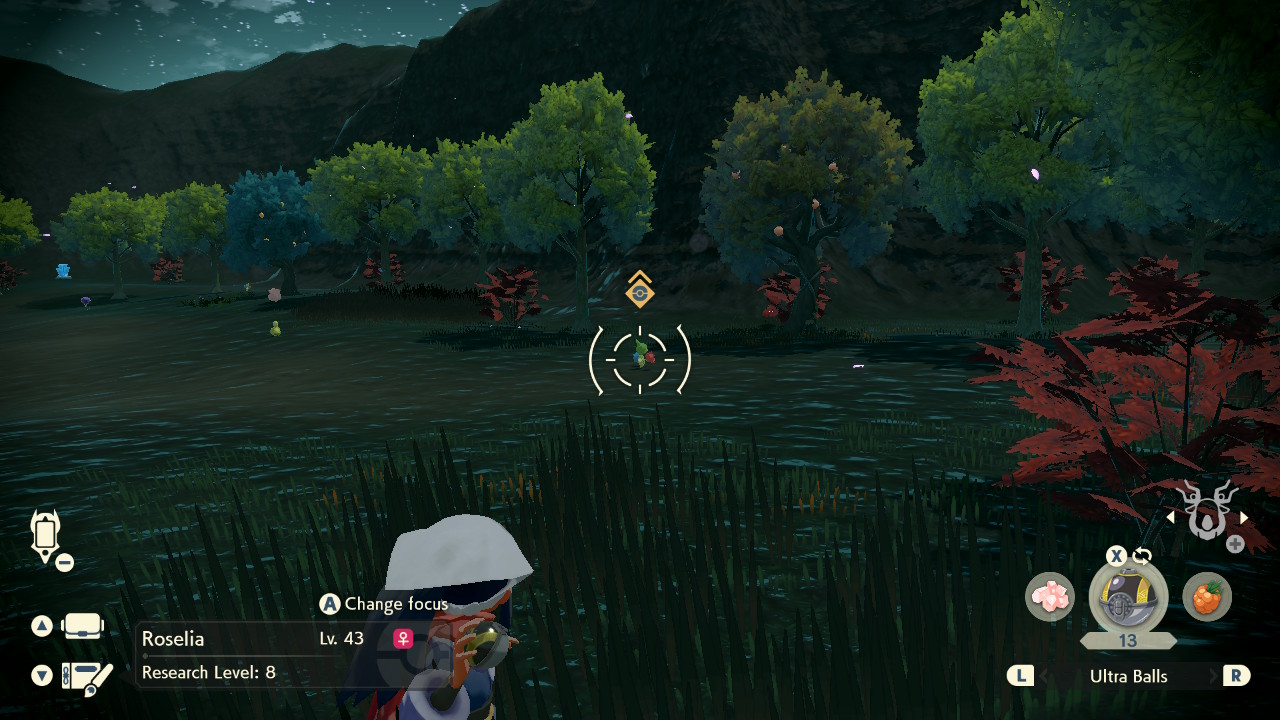Open the Arc Phone map icon

click(x=46, y=535)
